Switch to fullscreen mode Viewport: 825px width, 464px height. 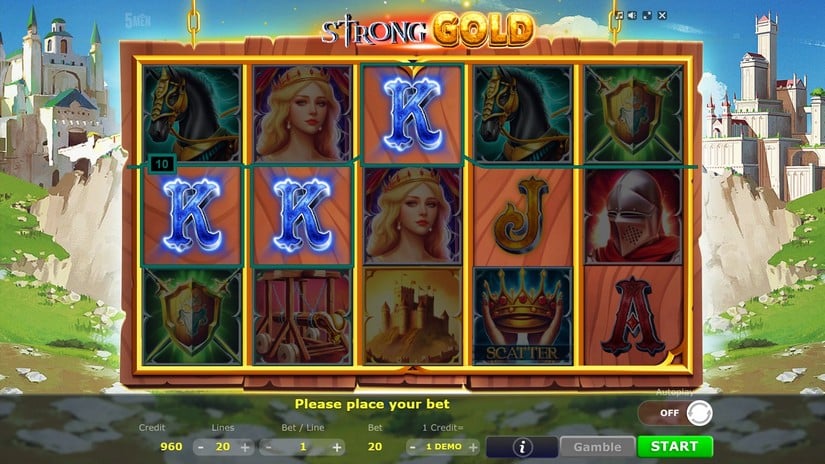[646, 16]
